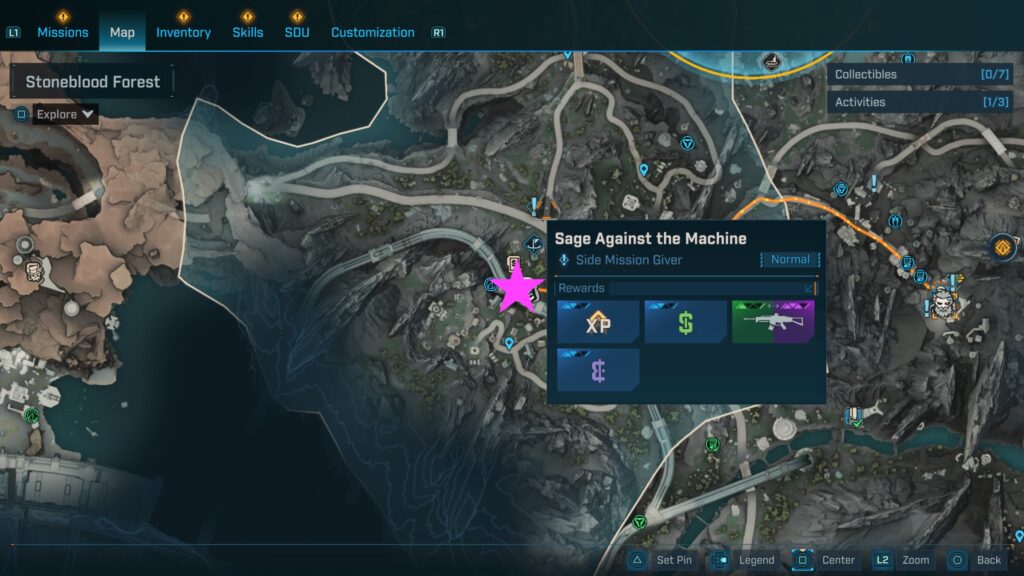This screenshot has width=1024, height=576.
Task: Open the Customization tab
Action: point(372,32)
